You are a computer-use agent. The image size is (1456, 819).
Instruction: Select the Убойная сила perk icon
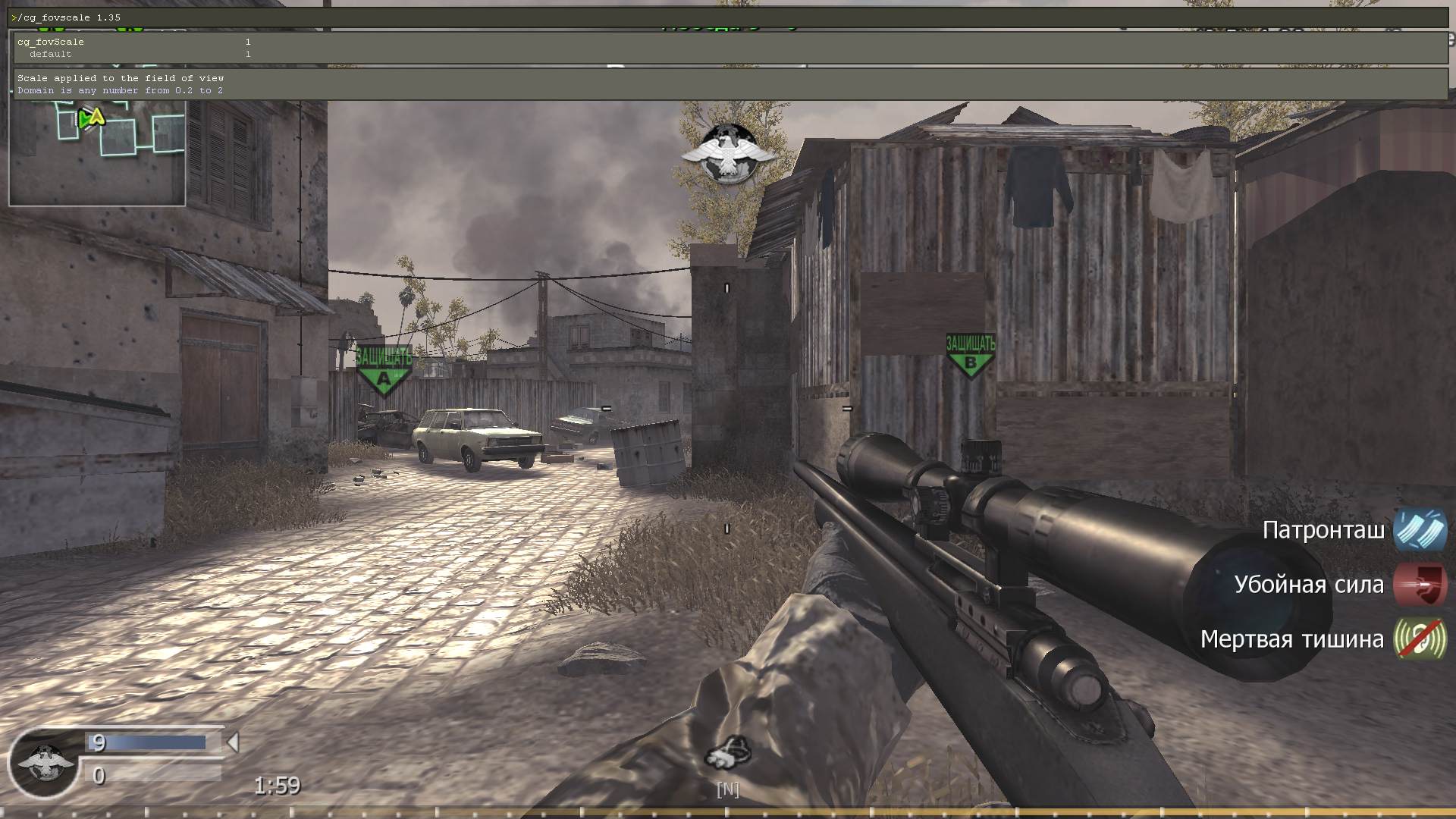point(1420,585)
